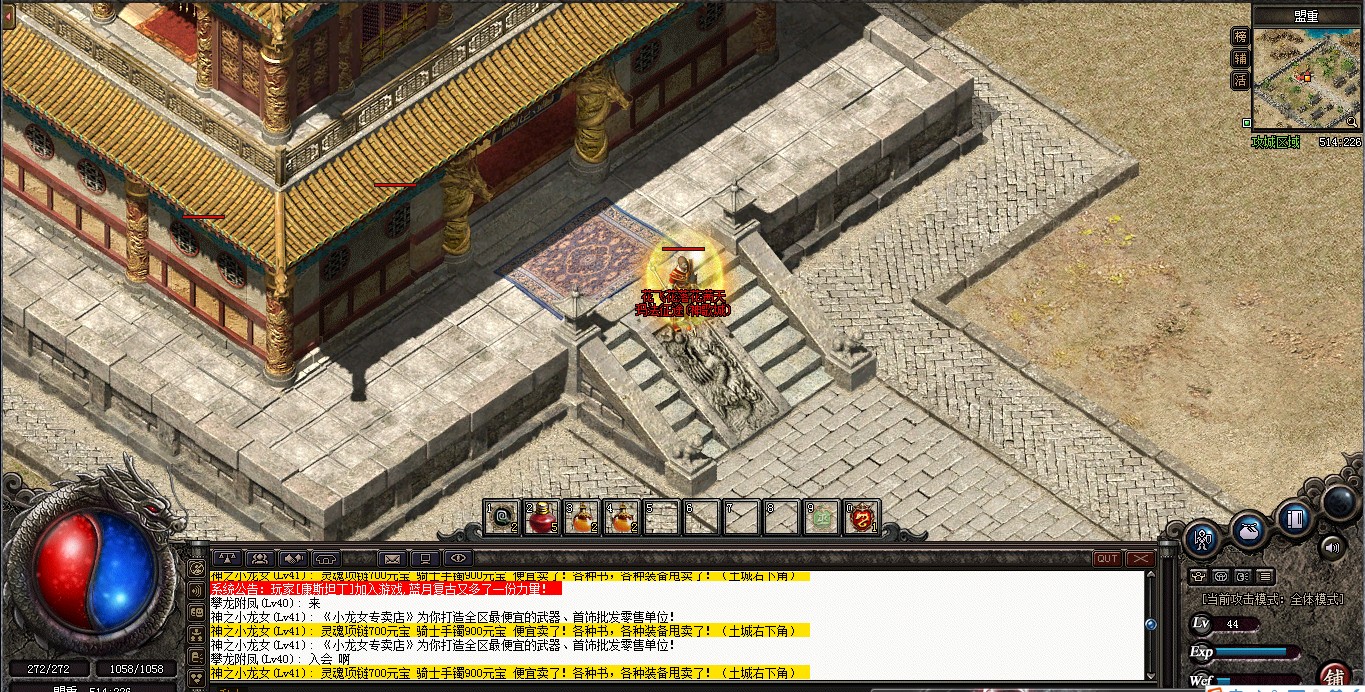Screen dimensions: 1365x692
Task: Use the red health potion in slot 2
Action: tap(541, 518)
